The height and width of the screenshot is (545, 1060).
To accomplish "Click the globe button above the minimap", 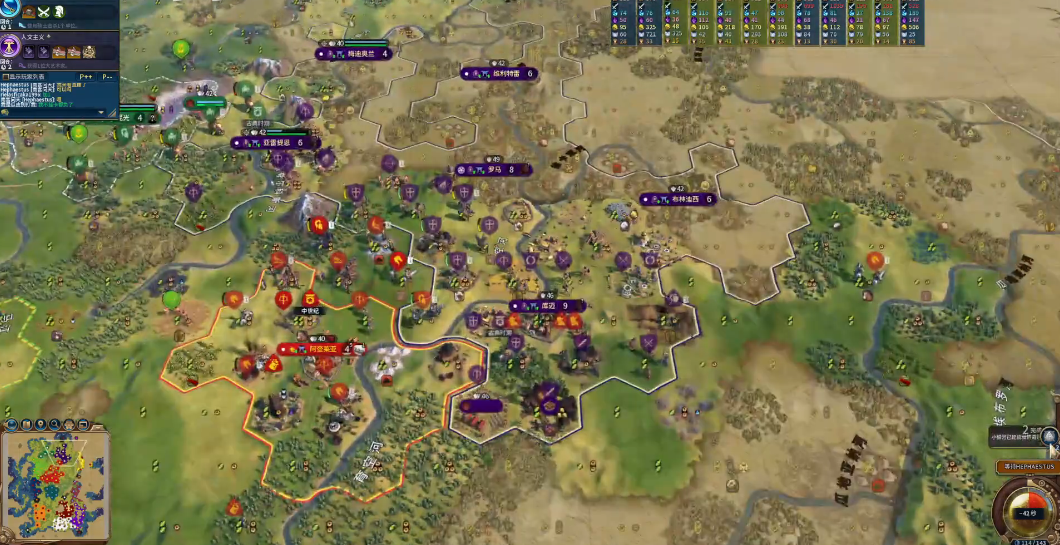I will pos(11,423).
